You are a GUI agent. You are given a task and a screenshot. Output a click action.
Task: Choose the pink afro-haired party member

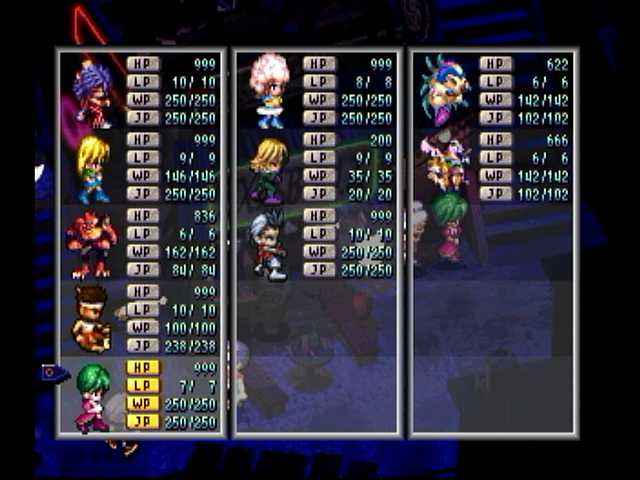[x=269, y=91]
